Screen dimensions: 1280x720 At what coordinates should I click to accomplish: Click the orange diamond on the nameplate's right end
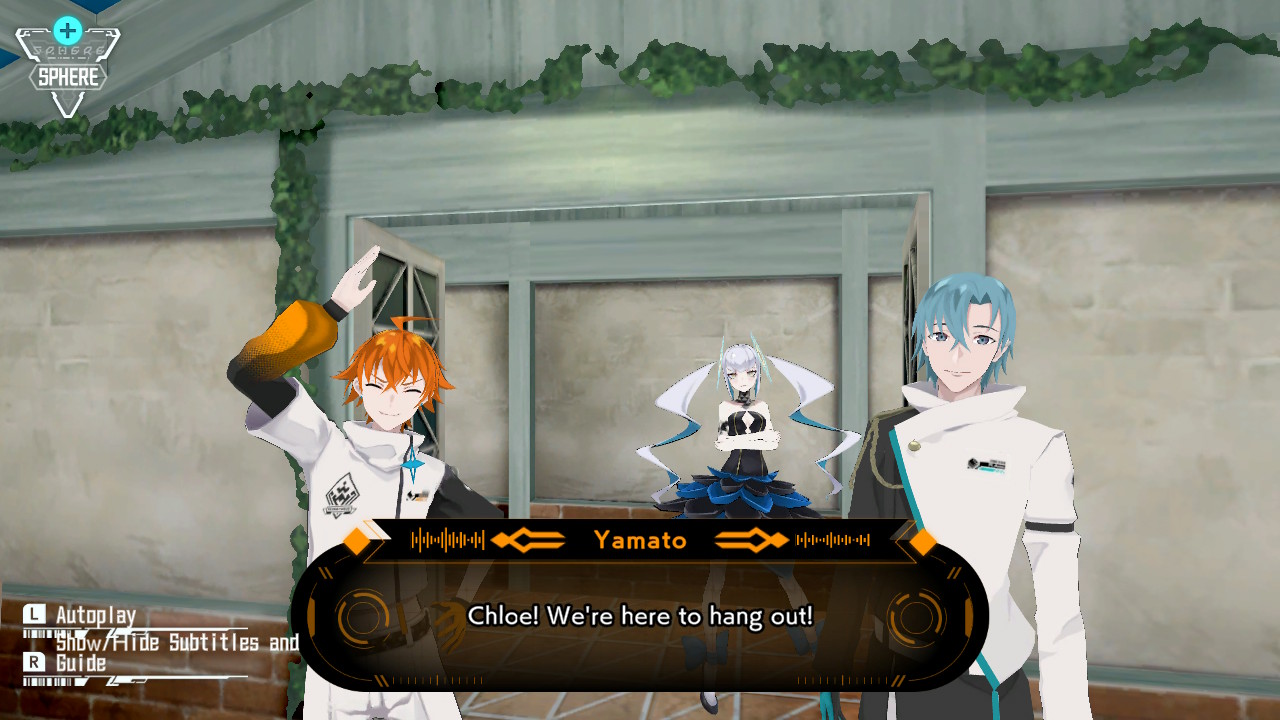921,541
